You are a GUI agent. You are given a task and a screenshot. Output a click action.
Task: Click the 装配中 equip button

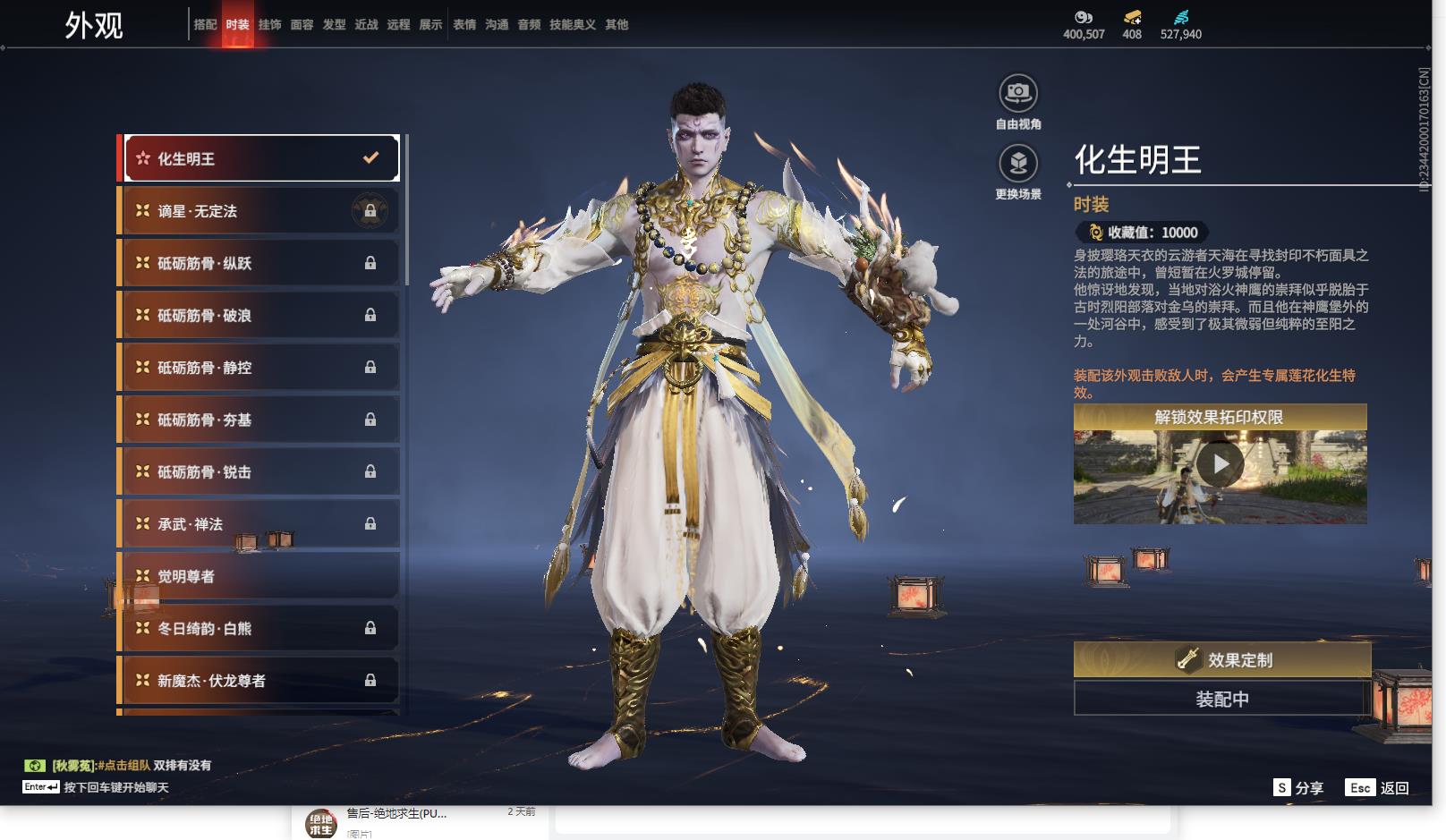tap(1221, 699)
